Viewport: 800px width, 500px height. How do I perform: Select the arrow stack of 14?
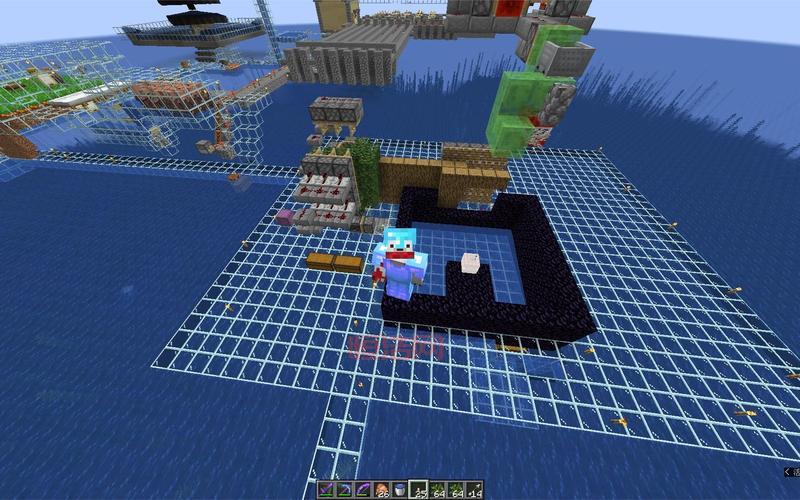coord(473,490)
